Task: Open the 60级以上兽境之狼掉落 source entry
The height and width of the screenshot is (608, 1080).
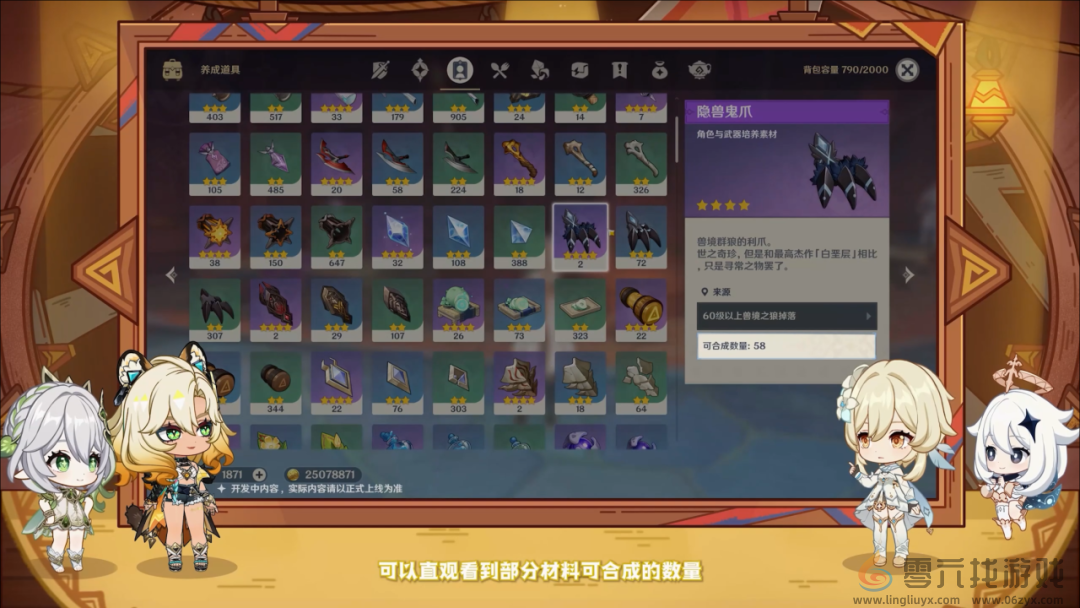Action: click(786, 316)
